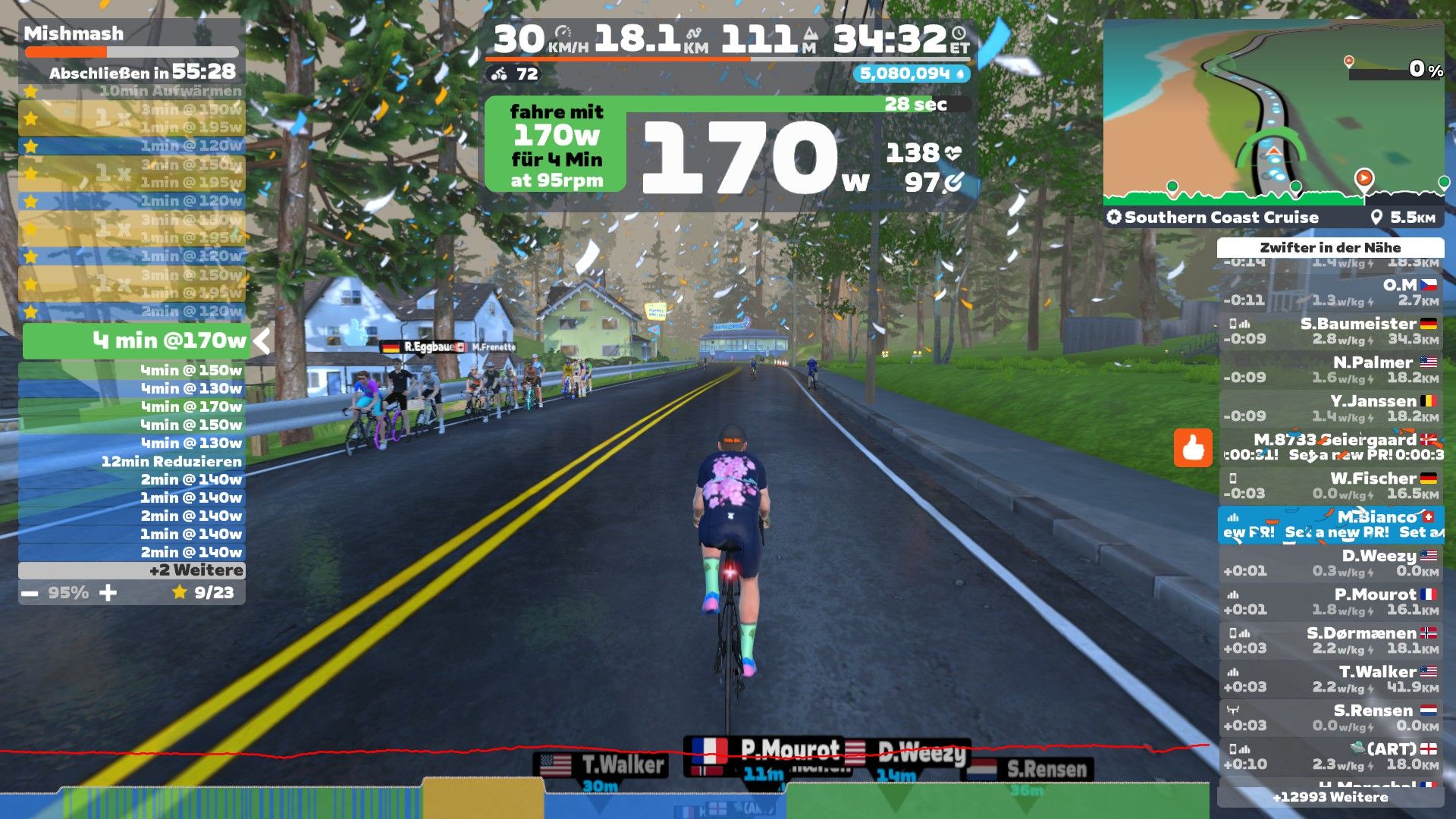Expand the +2 Weitere workout steps
Image resolution: width=1456 pixels, height=819 pixels.
pyautogui.click(x=132, y=570)
